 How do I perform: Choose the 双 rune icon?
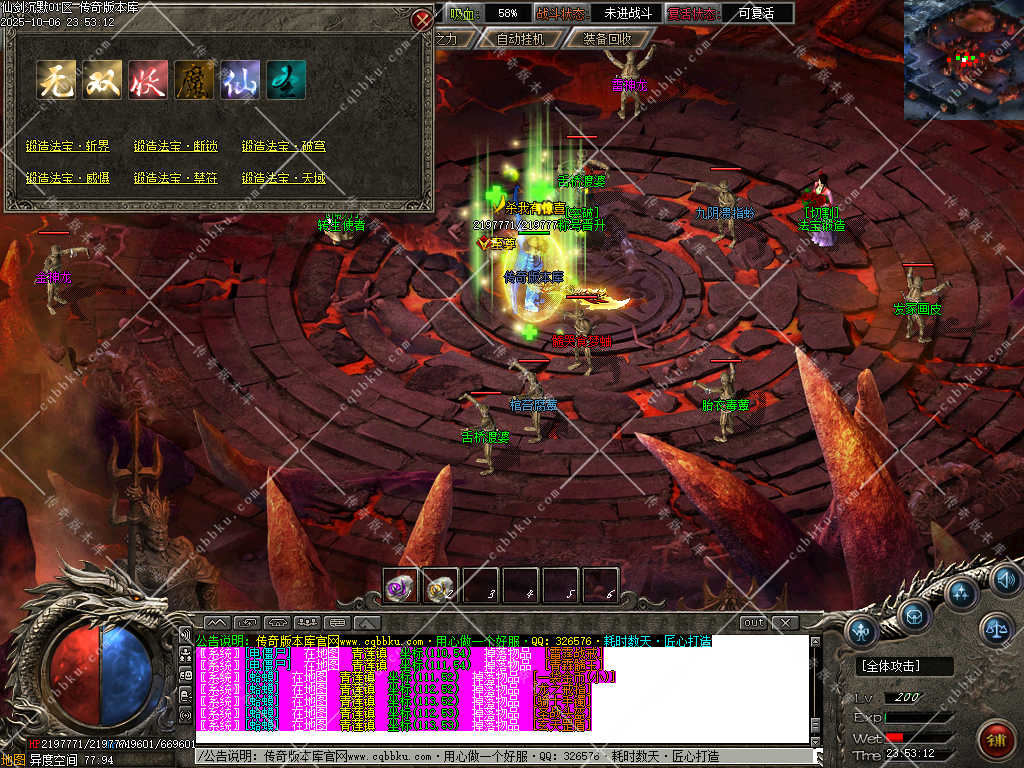(x=102, y=80)
